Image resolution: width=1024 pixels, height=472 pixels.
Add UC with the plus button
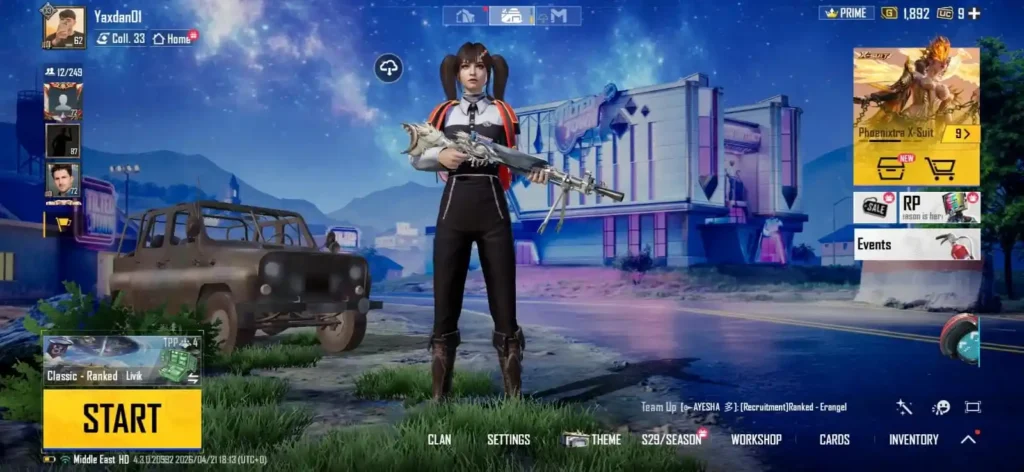974,13
